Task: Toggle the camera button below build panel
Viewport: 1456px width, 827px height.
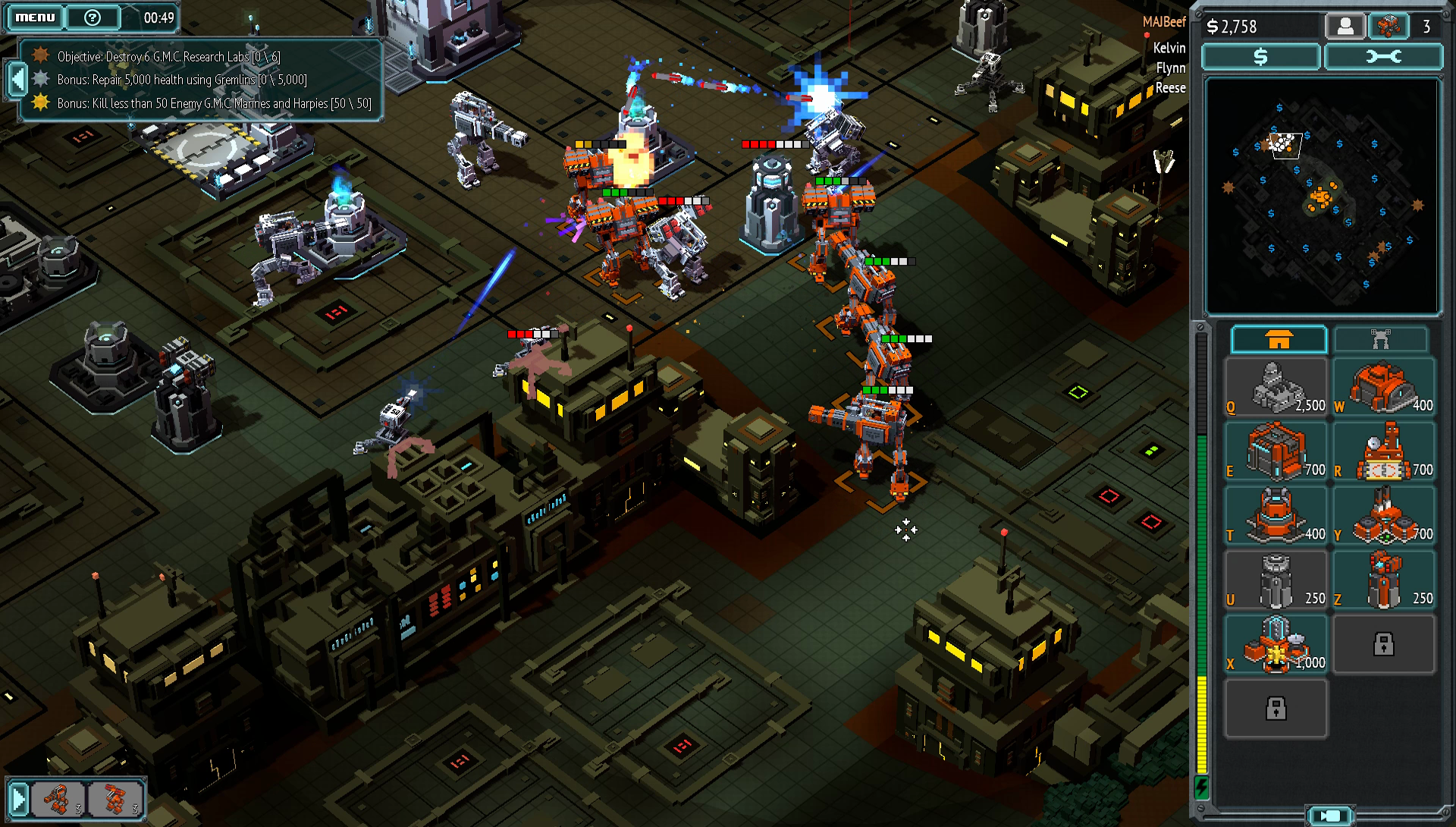Action: 1330,816
